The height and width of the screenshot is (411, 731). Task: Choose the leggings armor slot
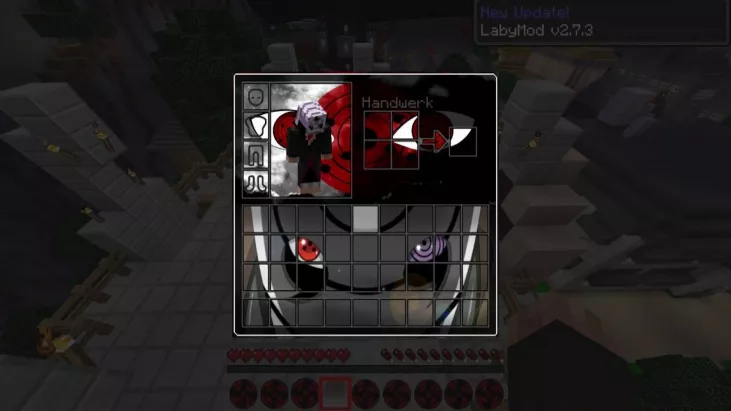[x=257, y=155]
